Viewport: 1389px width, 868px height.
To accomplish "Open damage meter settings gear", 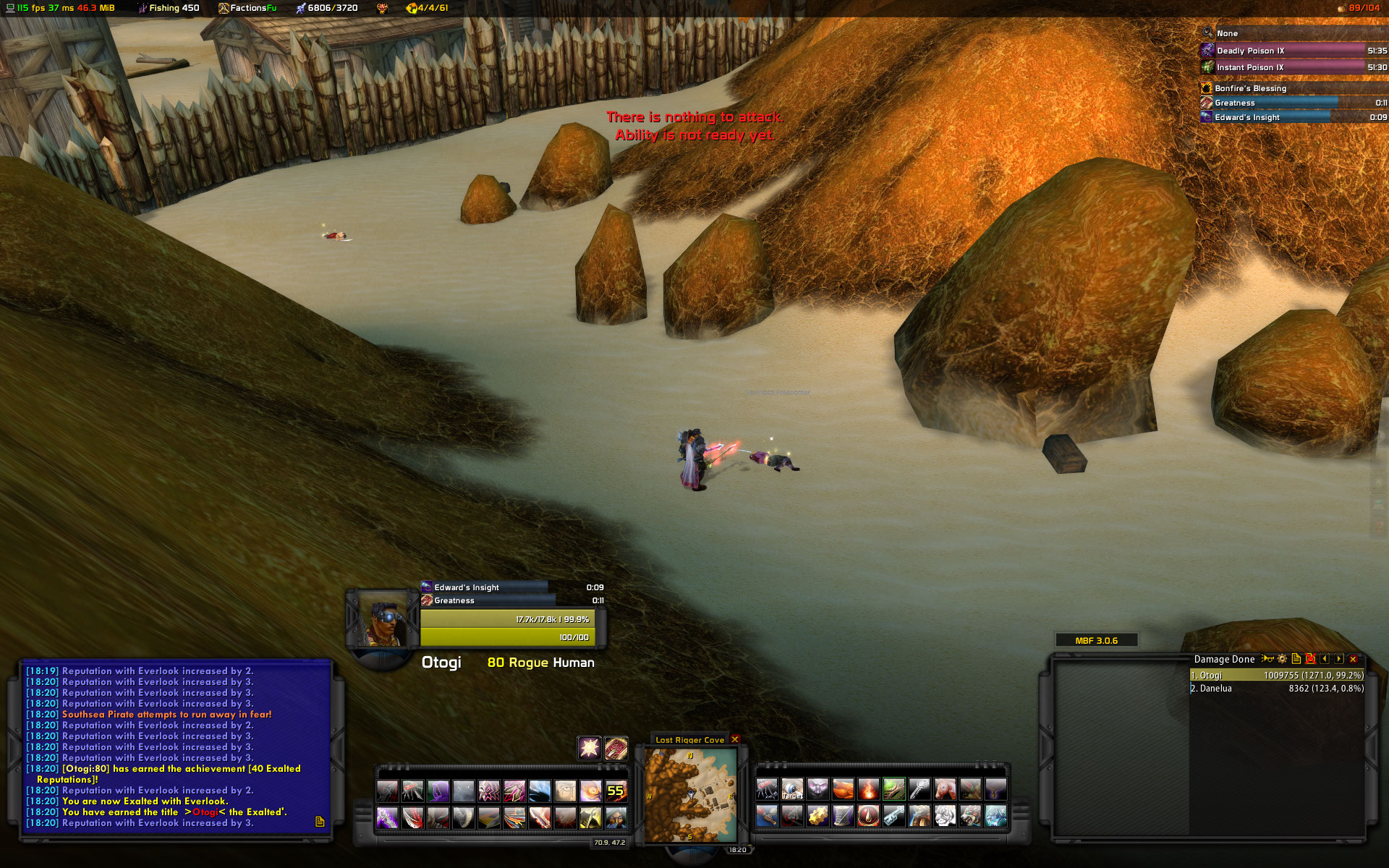I will click(1282, 659).
